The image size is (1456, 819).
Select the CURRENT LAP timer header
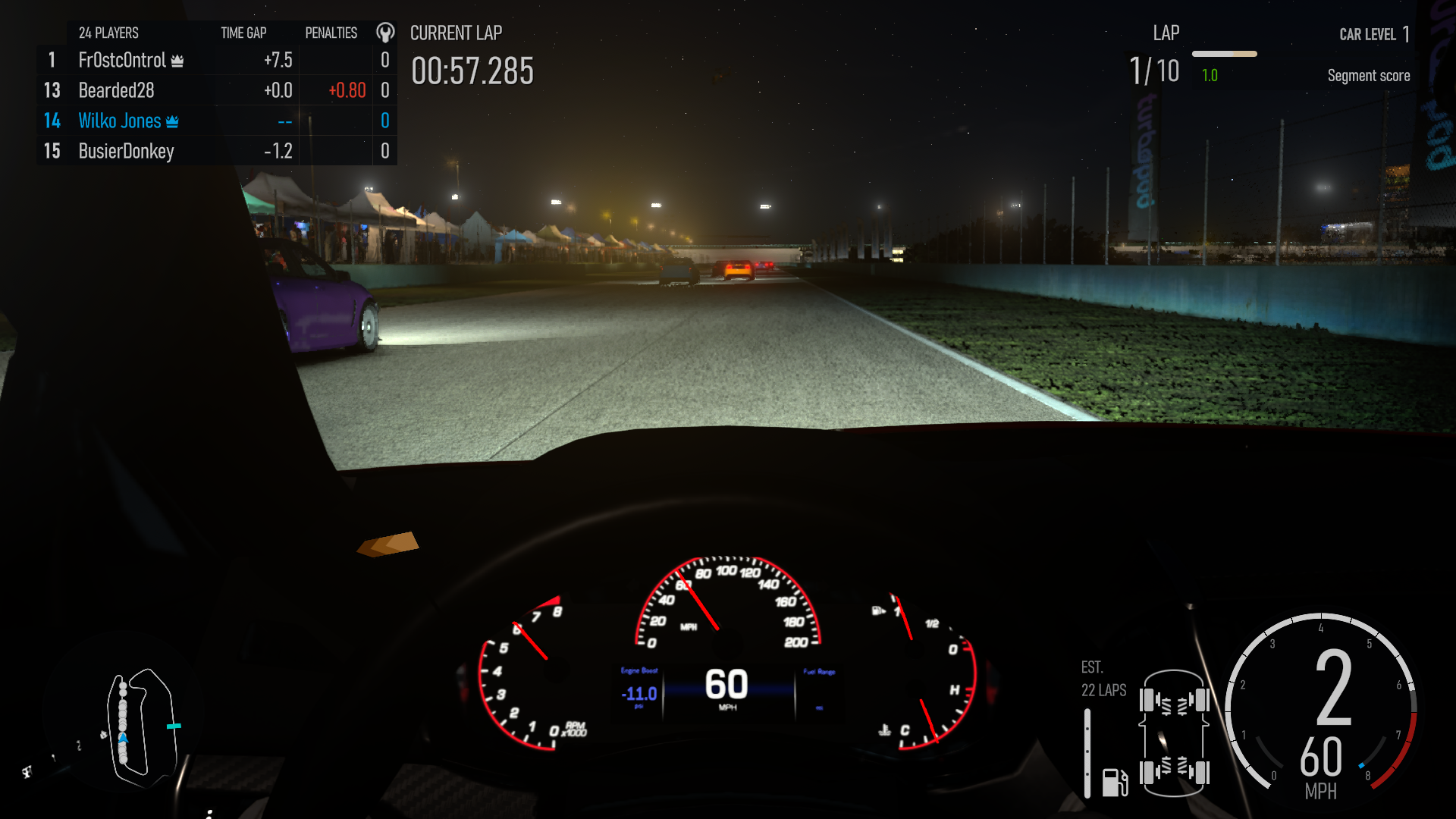coord(456,33)
